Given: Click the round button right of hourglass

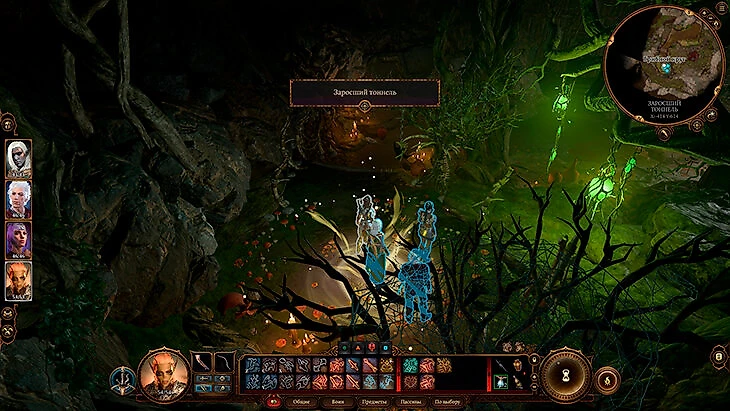Looking at the screenshot, I should (606, 380).
